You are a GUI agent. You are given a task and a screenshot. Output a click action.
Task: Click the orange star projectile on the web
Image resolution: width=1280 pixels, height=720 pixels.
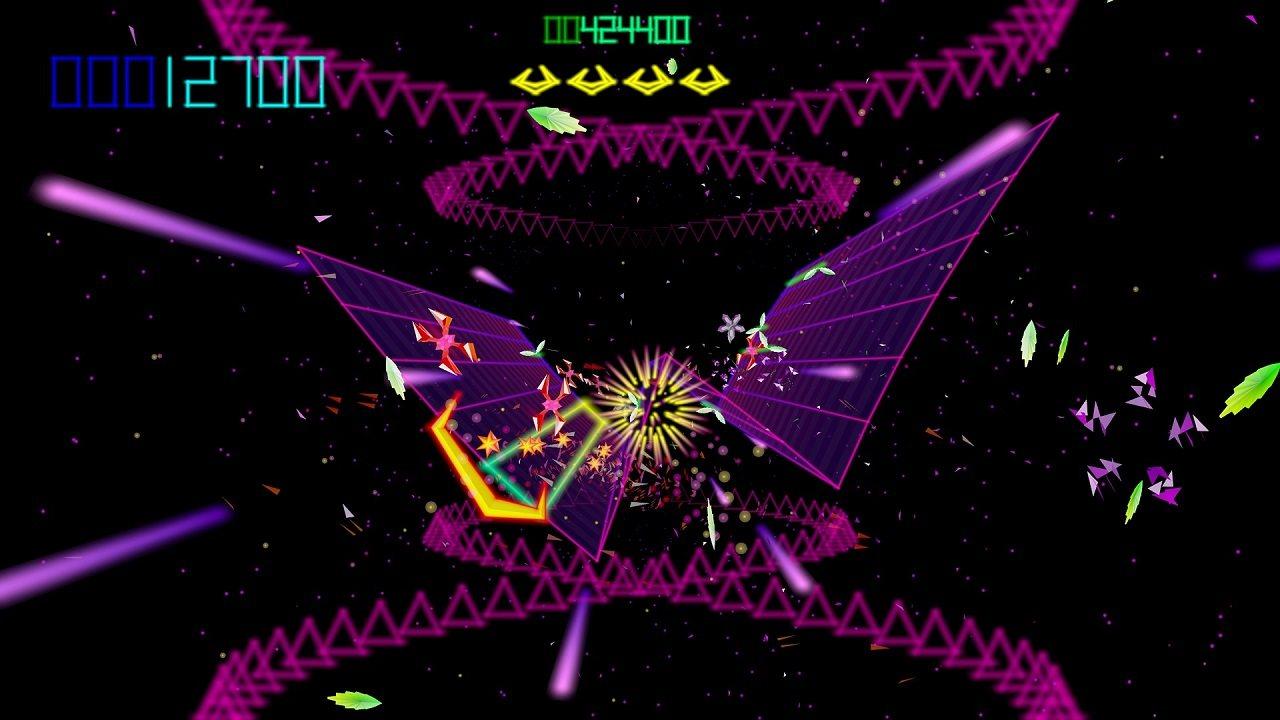pos(489,442)
